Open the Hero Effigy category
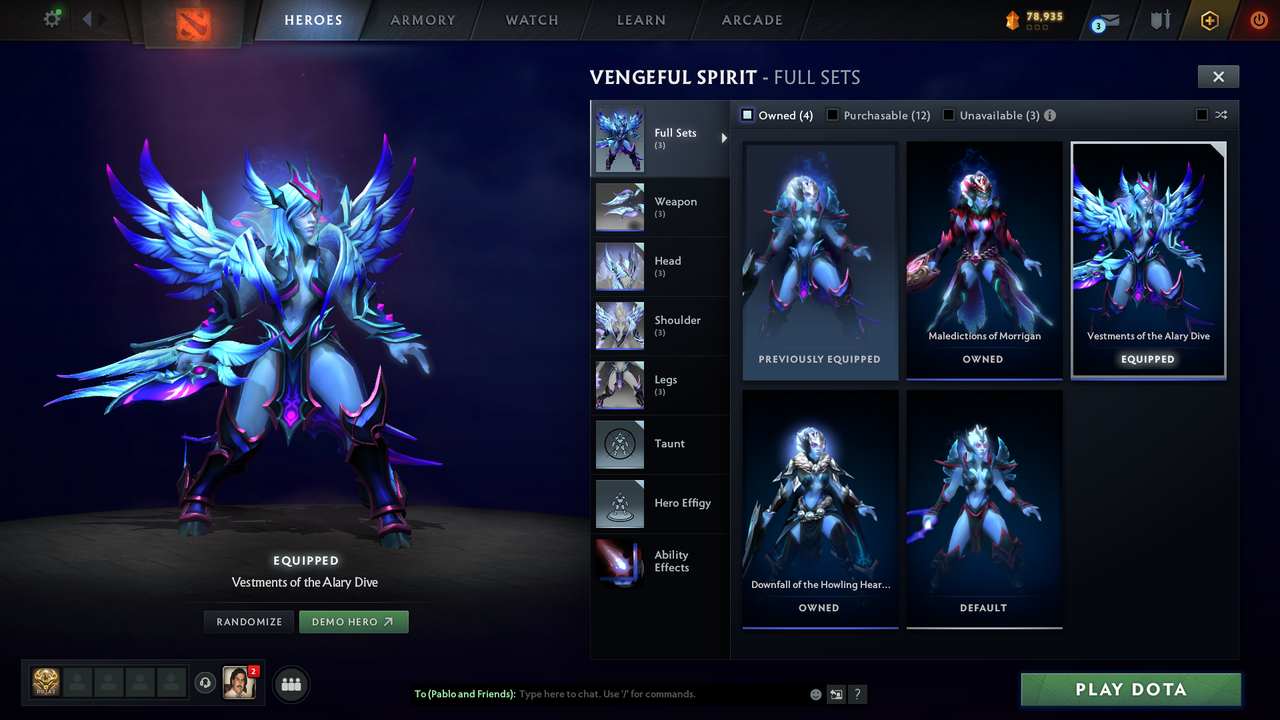This screenshot has width=1280, height=720. point(660,503)
